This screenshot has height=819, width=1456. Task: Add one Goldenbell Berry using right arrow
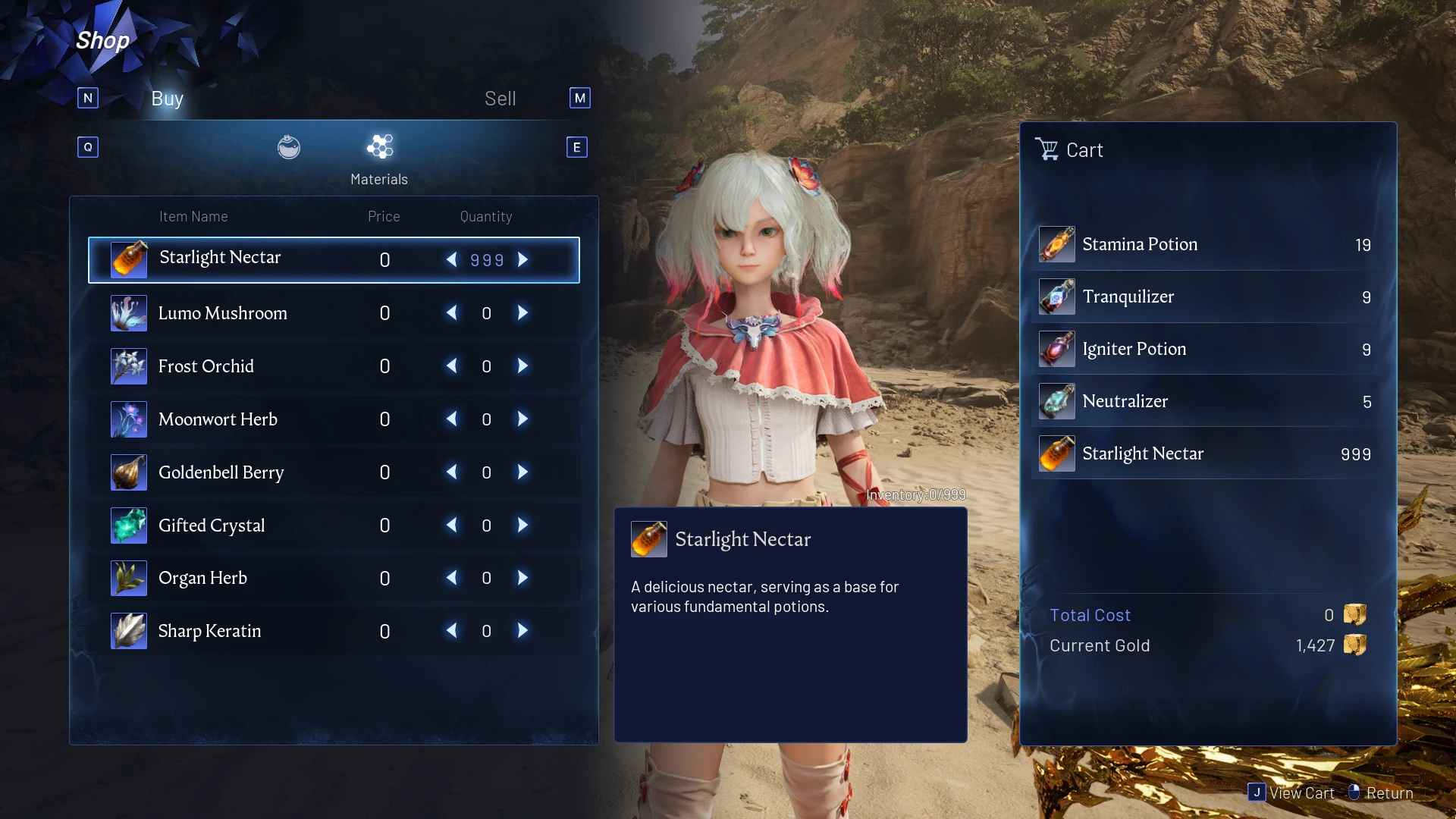(x=522, y=472)
